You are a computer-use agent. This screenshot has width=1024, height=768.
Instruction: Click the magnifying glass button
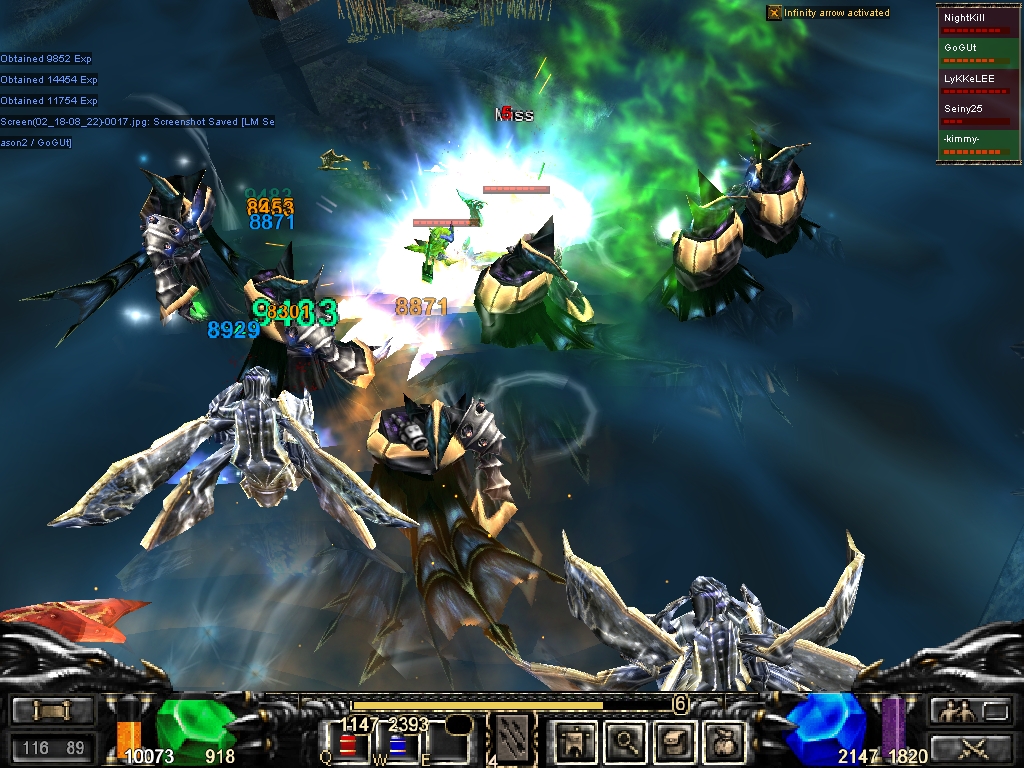pos(626,741)
